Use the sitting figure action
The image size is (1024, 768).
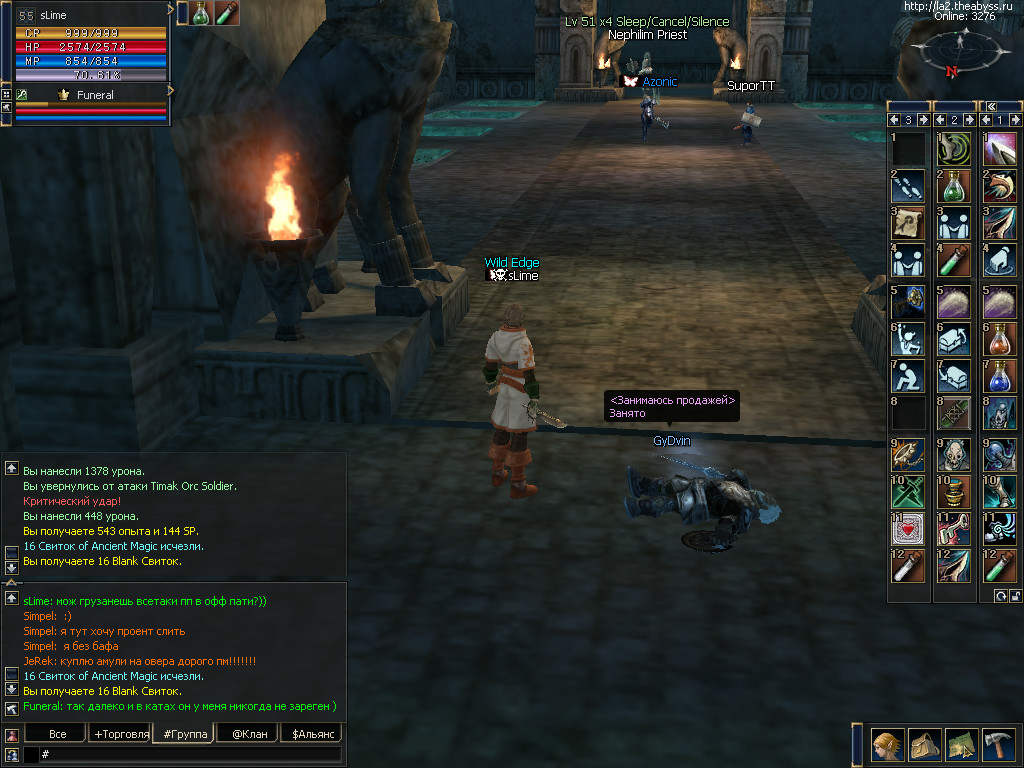pos(907,376)
